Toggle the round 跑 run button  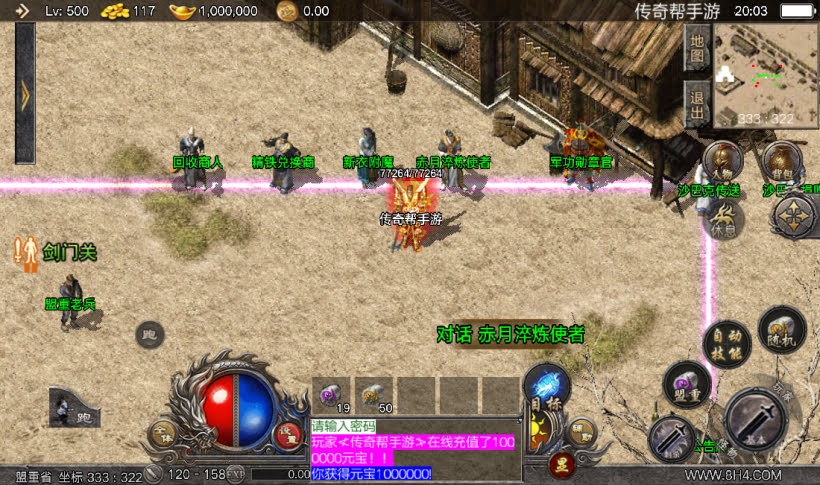point(150,335)
